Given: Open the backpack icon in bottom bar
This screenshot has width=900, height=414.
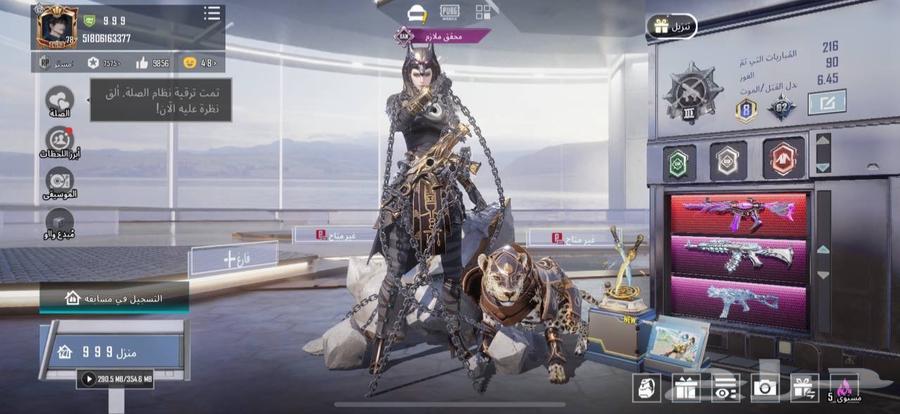Looking at the screenshot, I should [x=646, y=387].
